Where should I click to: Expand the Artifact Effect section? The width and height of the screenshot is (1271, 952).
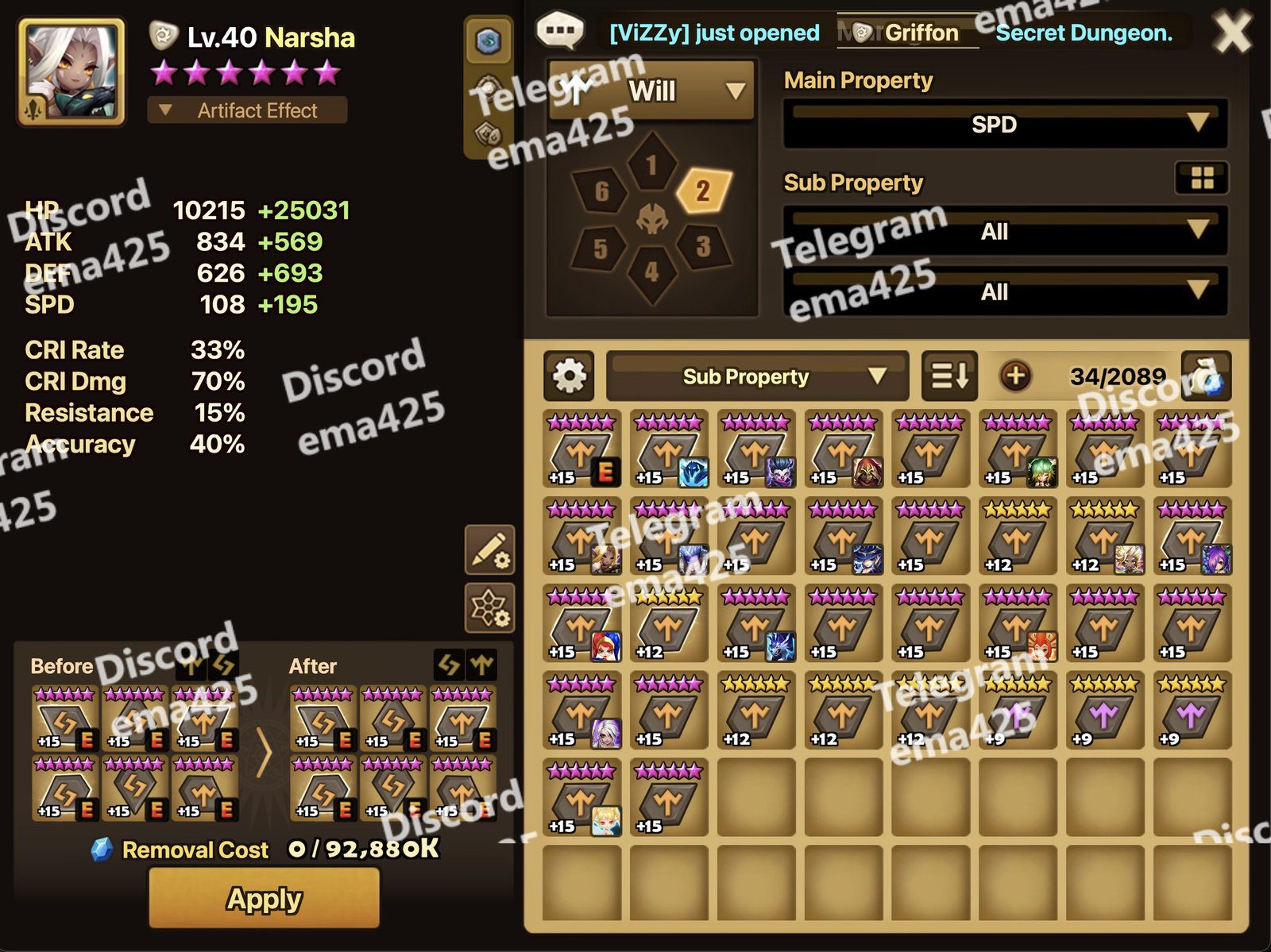pyautogui.click(x=247, y=110)
